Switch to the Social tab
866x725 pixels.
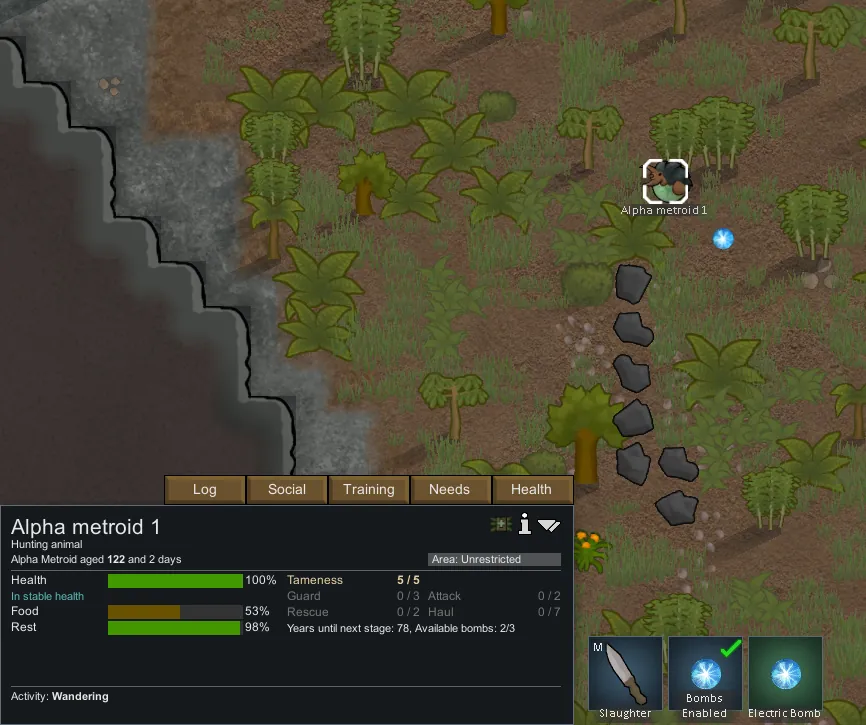pos(287,489)
